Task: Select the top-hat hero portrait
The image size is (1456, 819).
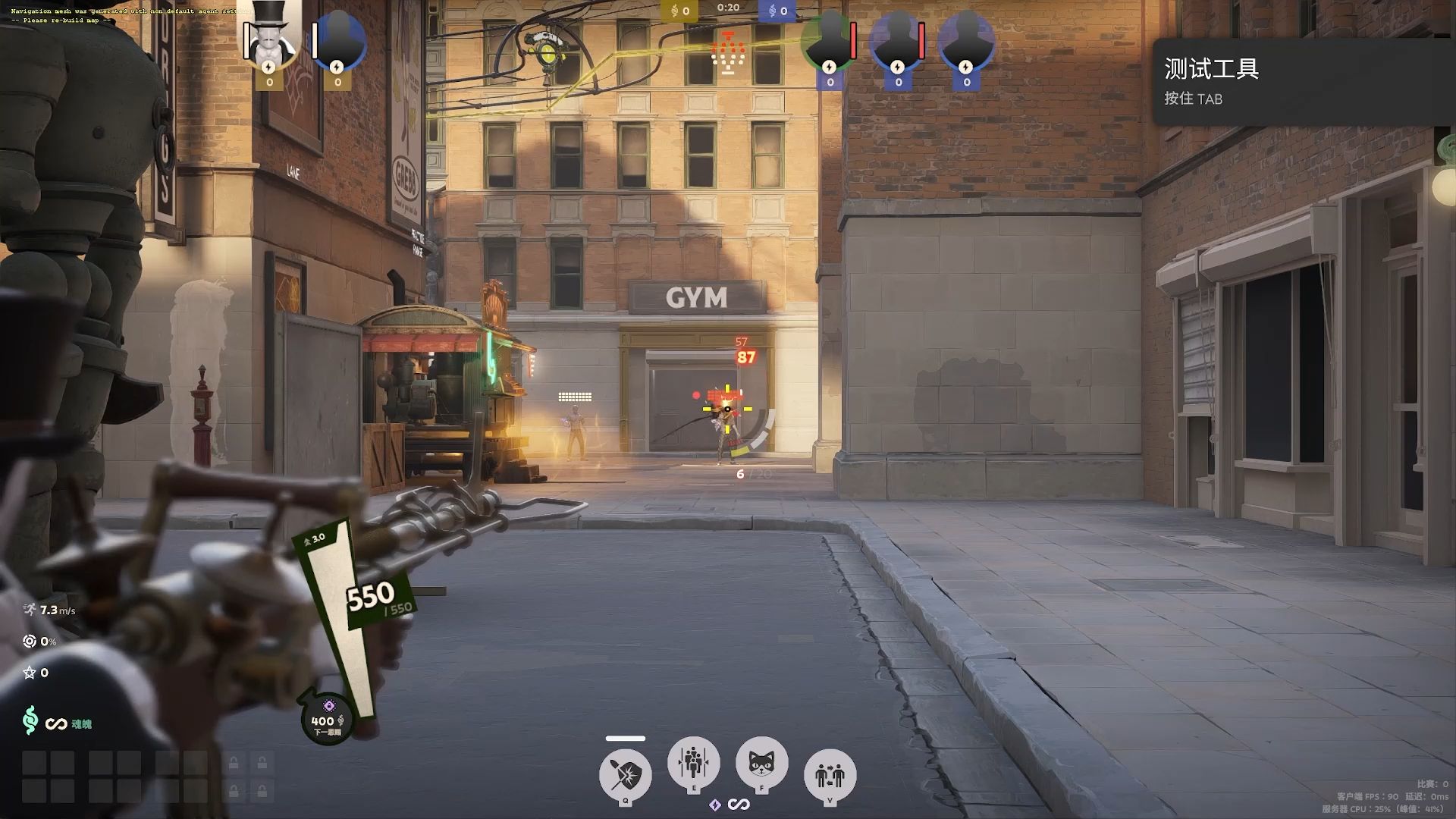Action: (x=269, y=39)
